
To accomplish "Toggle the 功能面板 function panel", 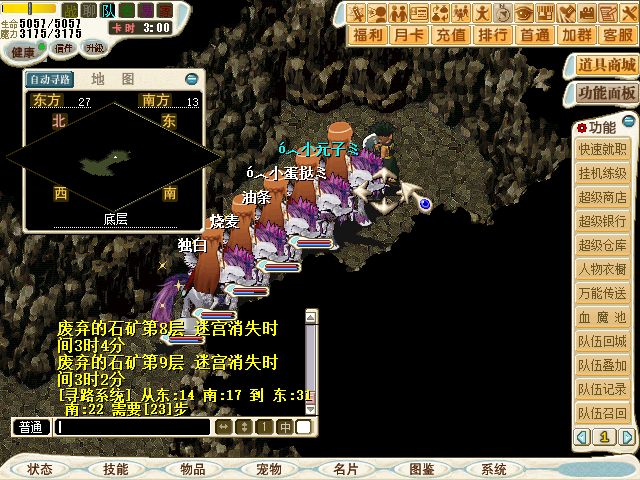I will (607, 92).
